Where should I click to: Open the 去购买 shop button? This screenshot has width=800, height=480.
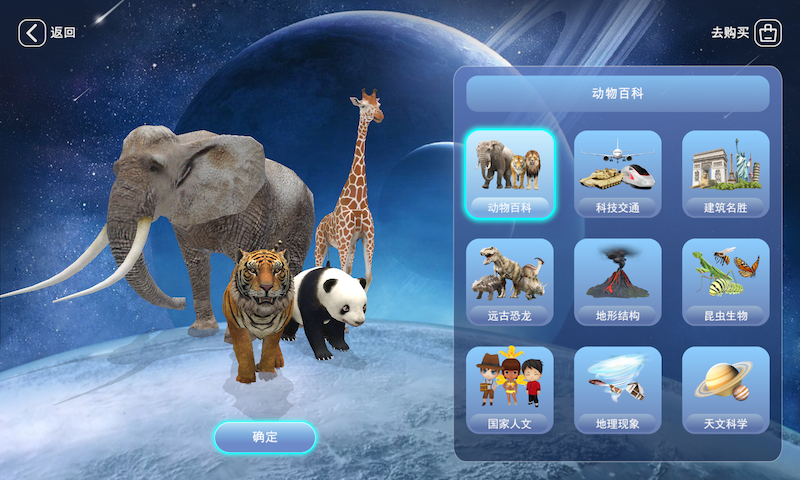pos(746,33)
